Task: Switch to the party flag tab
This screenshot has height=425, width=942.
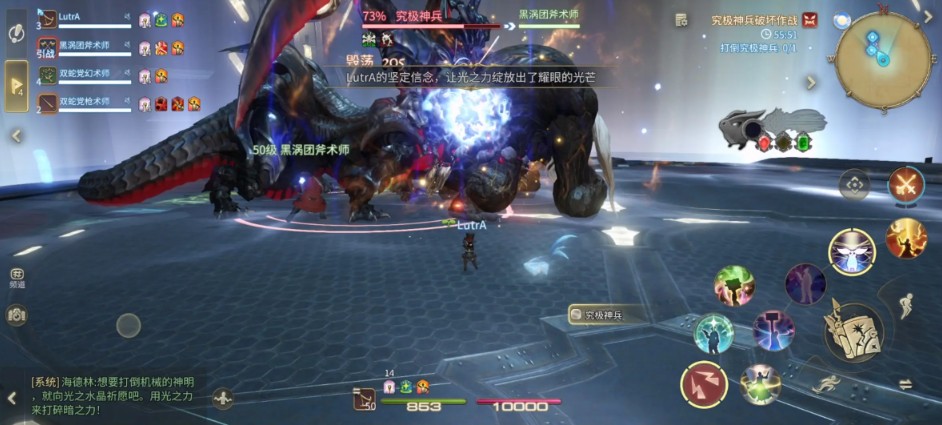Action: point(17,86)
